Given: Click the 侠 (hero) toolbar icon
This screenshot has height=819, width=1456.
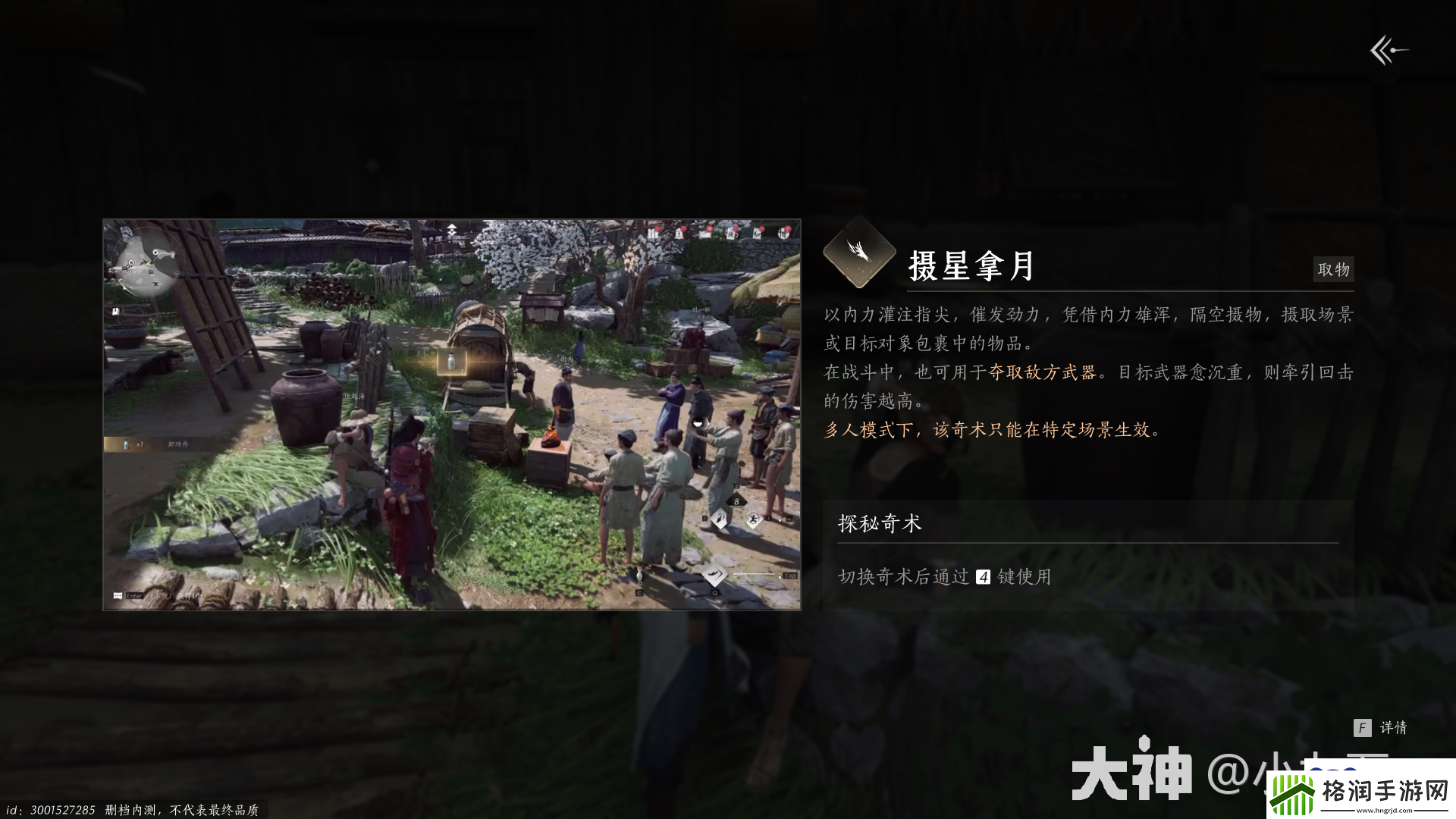Looking at the screenshot, I should (x=732, y=233).
